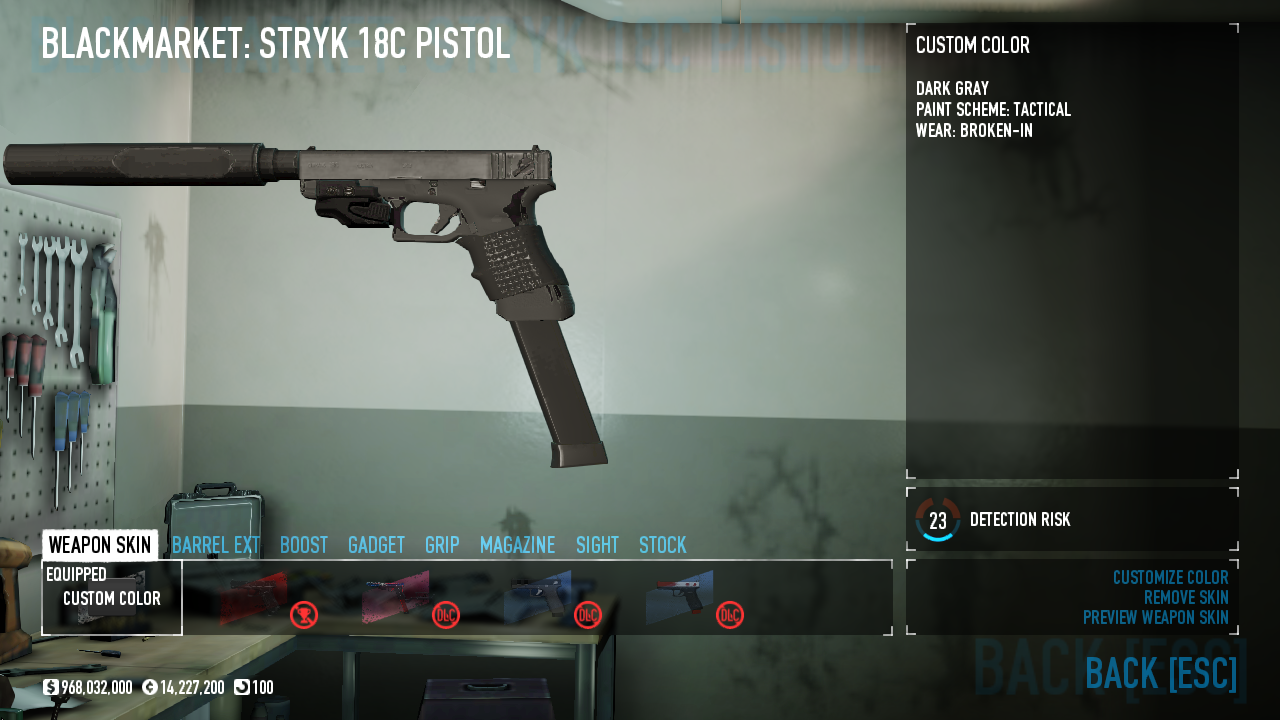
Task: Pick the blue-backed black pistol DLC skin
Action: pos(538,598)
